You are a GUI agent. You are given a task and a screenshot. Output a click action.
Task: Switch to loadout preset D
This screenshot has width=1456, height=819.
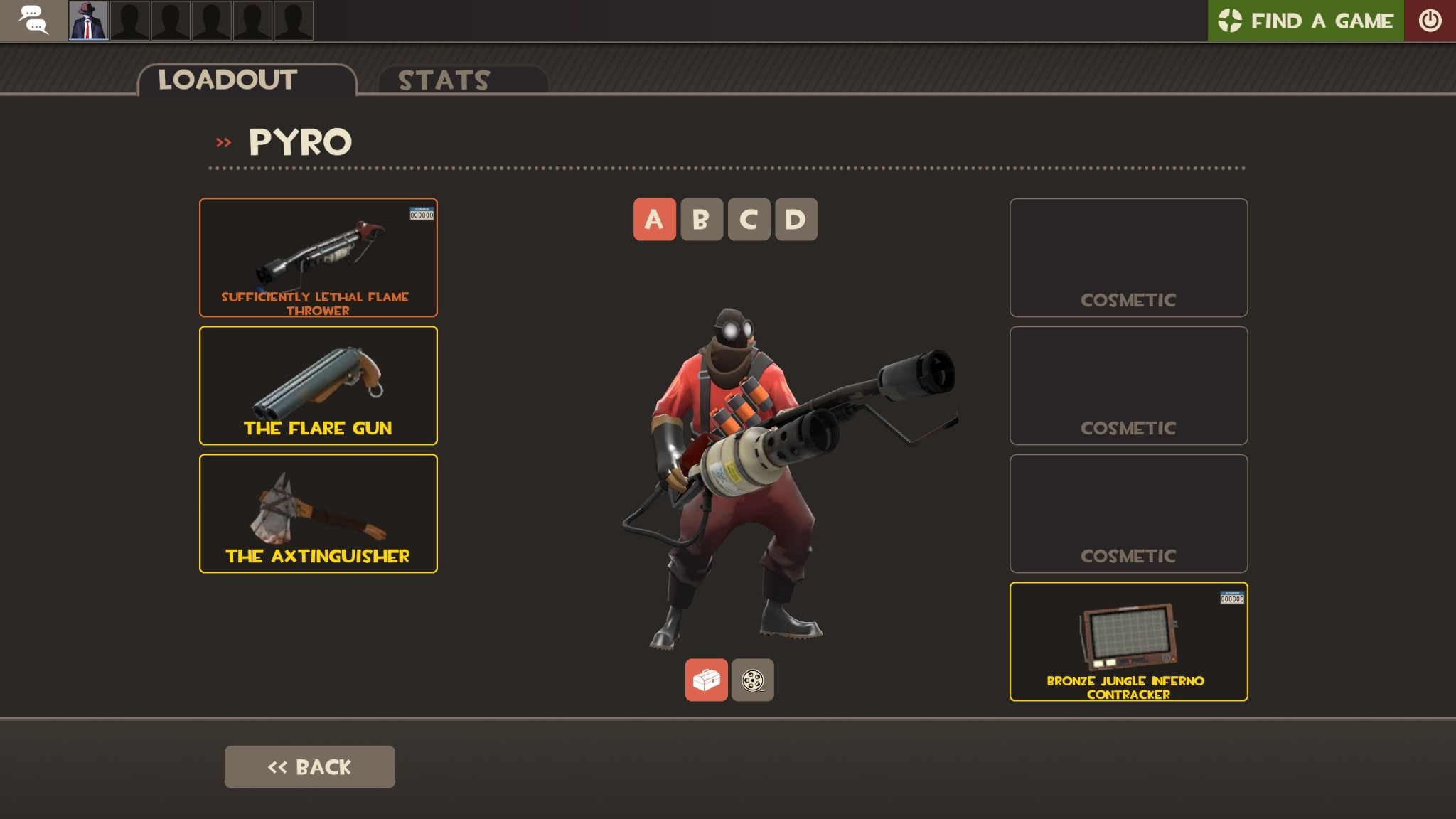point(796,219)
